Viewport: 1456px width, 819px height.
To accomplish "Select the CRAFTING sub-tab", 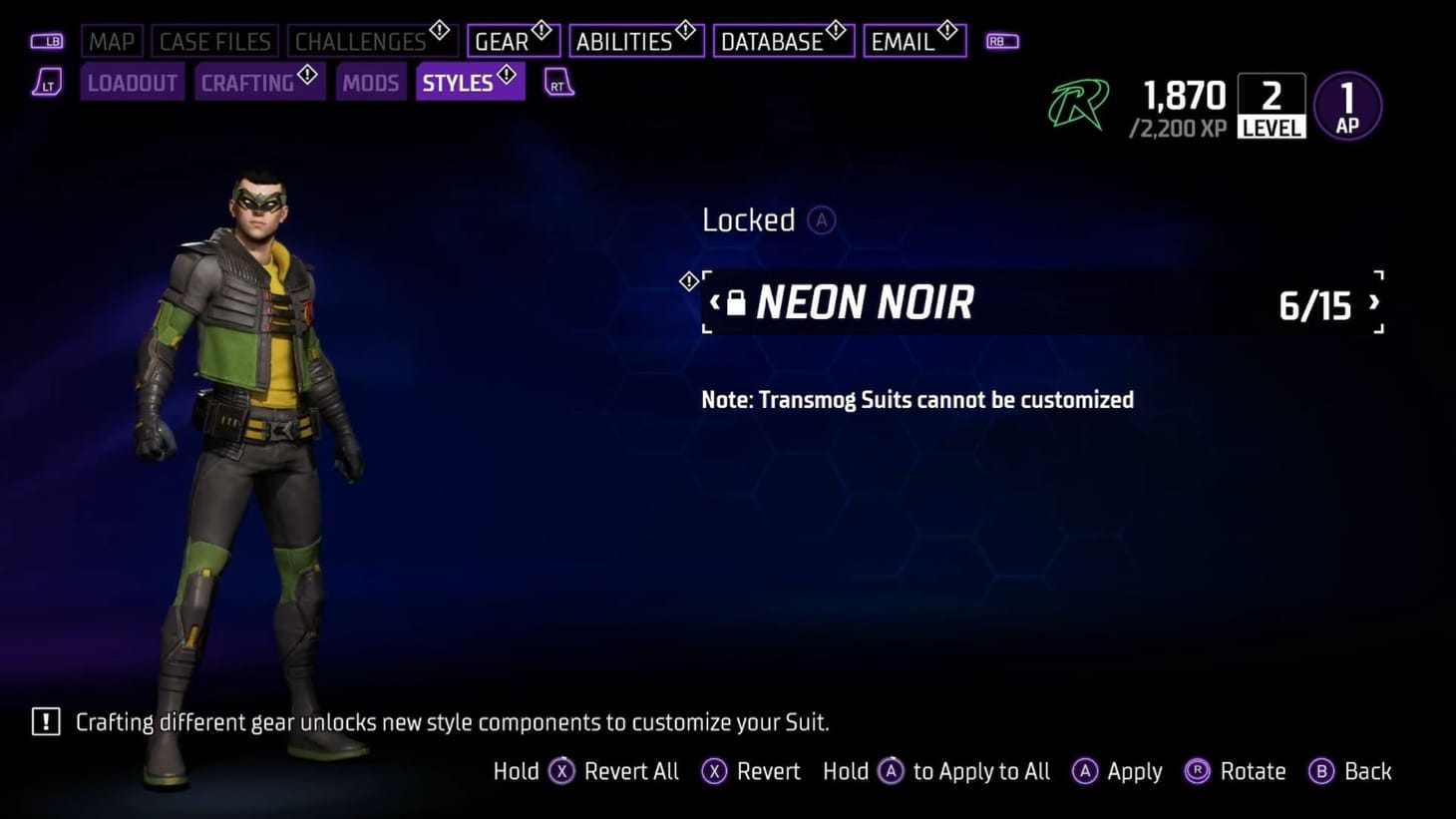I will click(x=247, y=83).
